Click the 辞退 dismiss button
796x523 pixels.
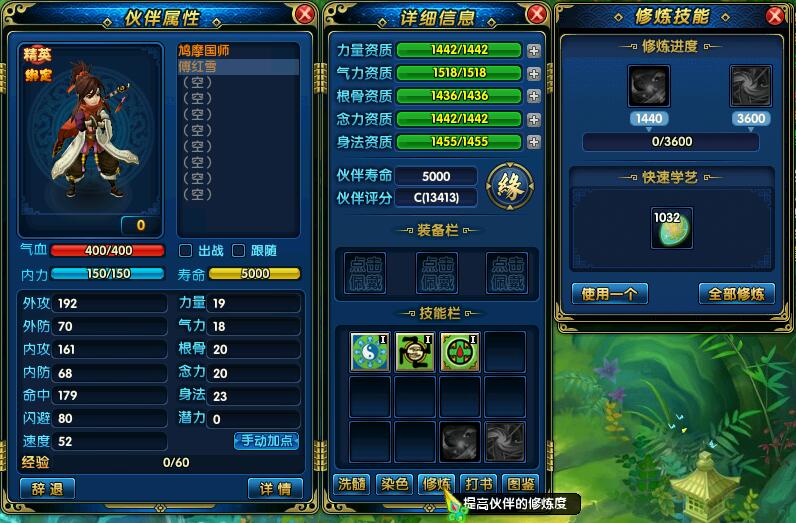click(x=47, y=489)
